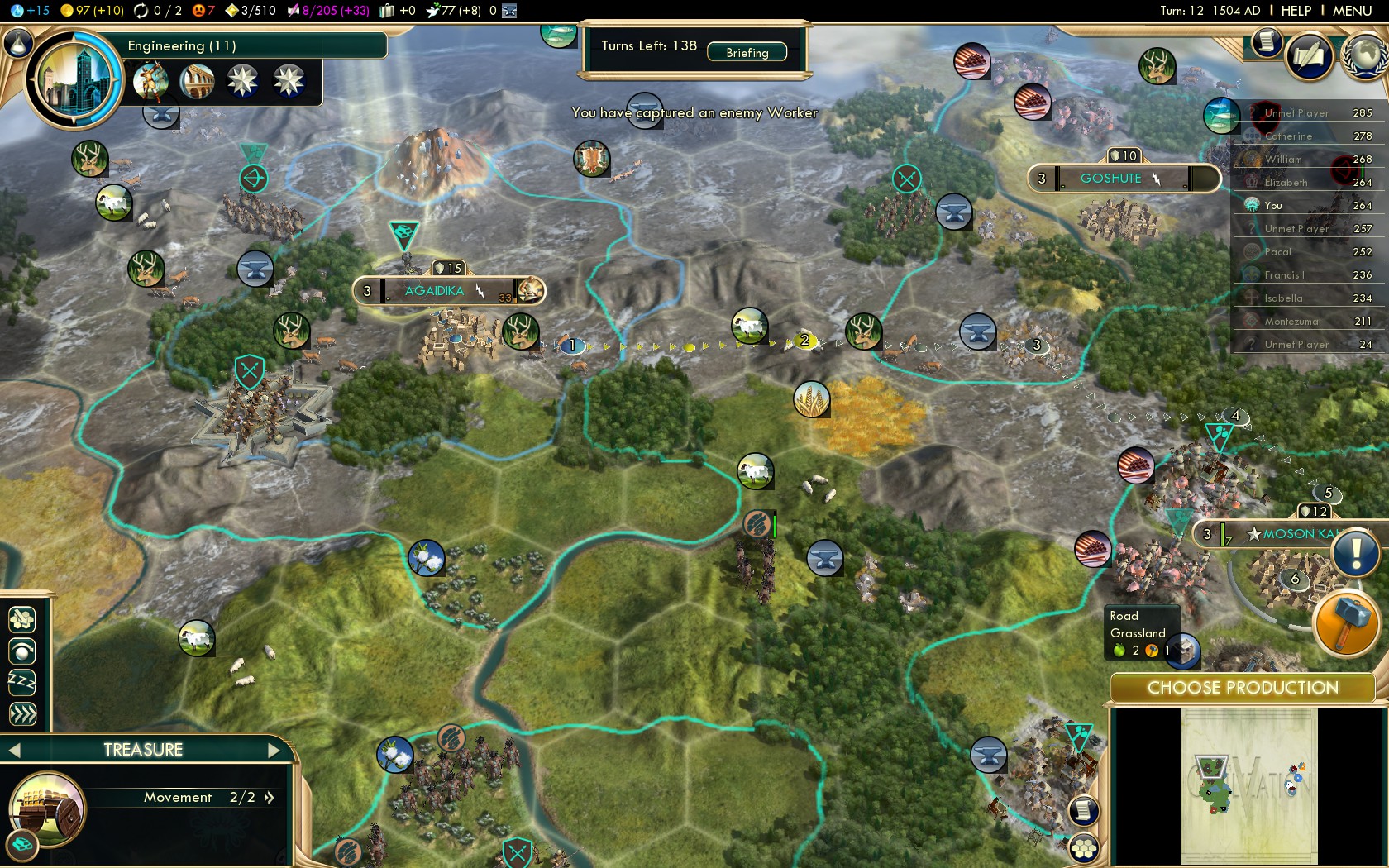
Task: Open the Agaidika city banner
Action: [436, 291]
